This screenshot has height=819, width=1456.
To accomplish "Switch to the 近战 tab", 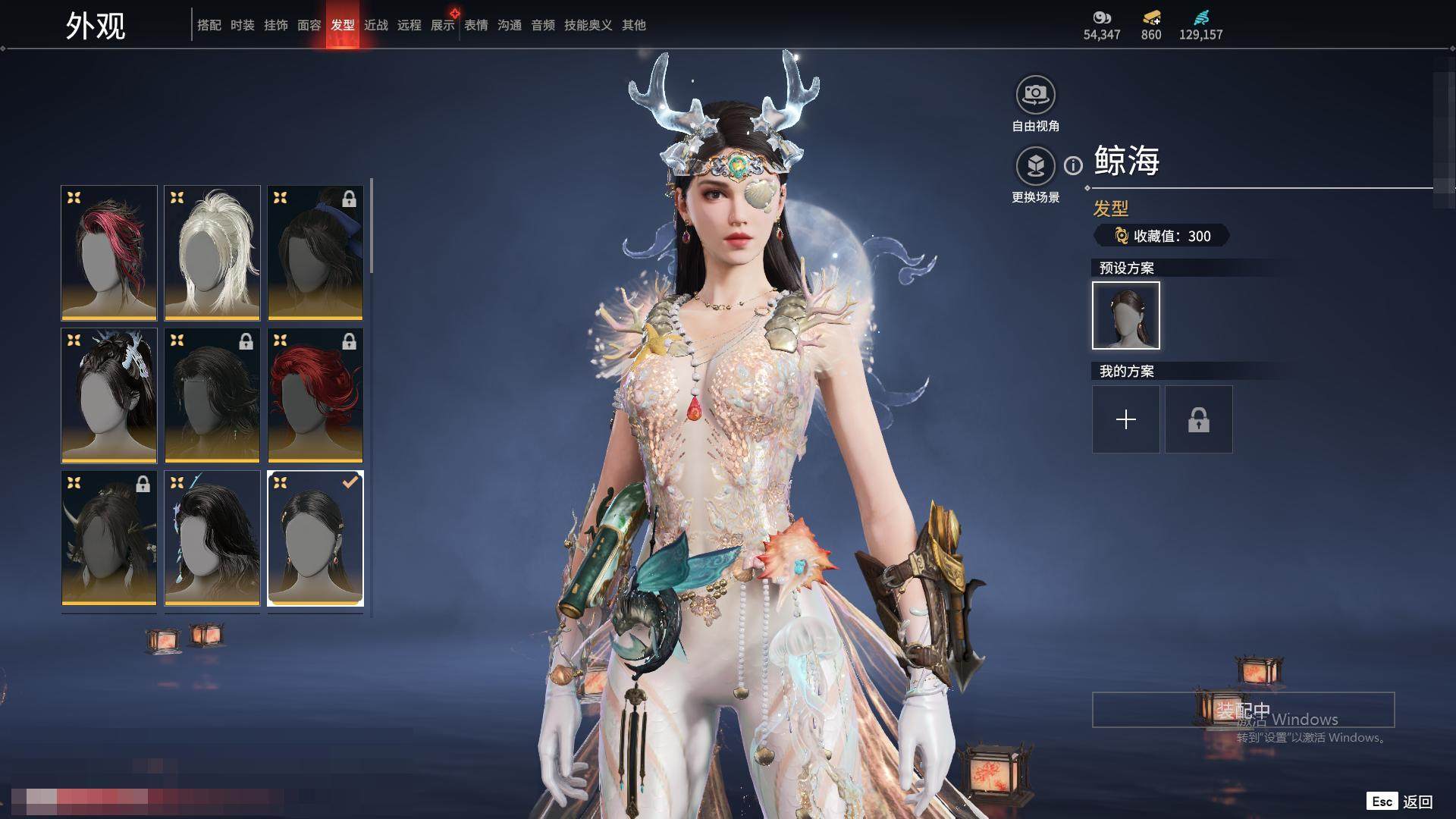I will [x=375, y=25].
